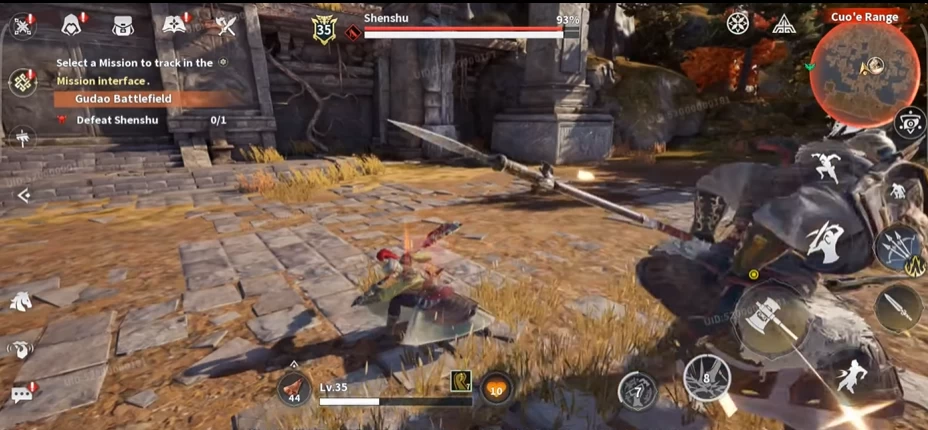Screen dimensions: 928x430
Task: Activate the eye triangle vision skill
Action: pos(909,122)
